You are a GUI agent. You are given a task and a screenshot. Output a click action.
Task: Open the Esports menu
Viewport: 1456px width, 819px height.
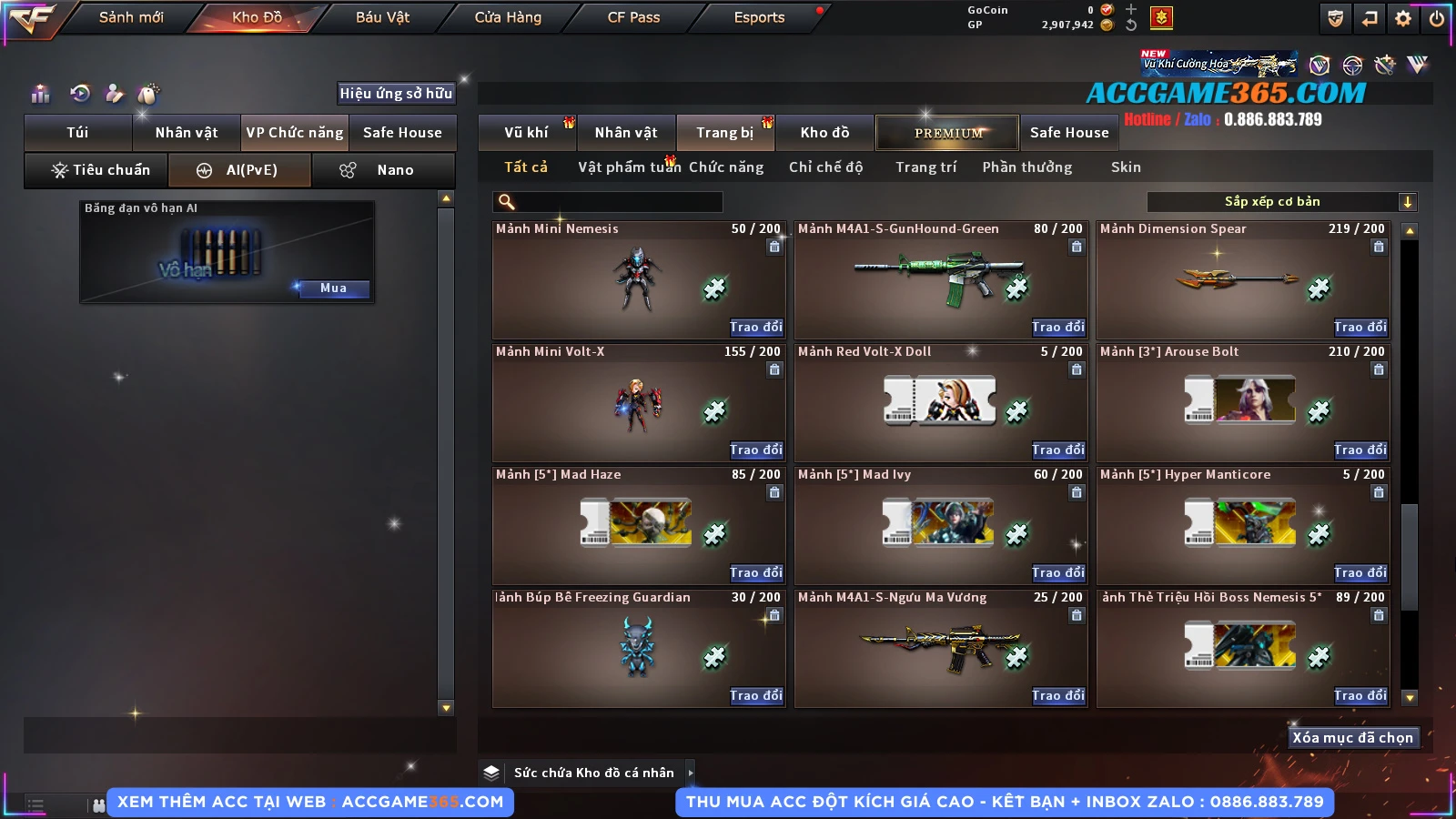pyautogui.click(x=759, y=17)
